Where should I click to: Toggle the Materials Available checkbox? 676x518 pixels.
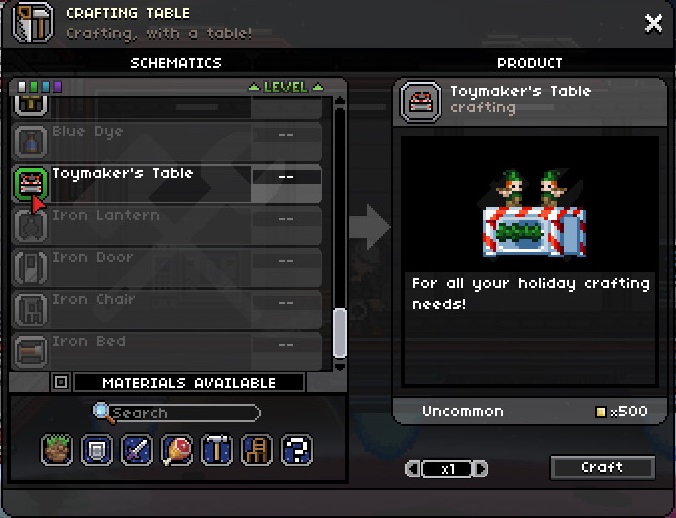(61, 382)
